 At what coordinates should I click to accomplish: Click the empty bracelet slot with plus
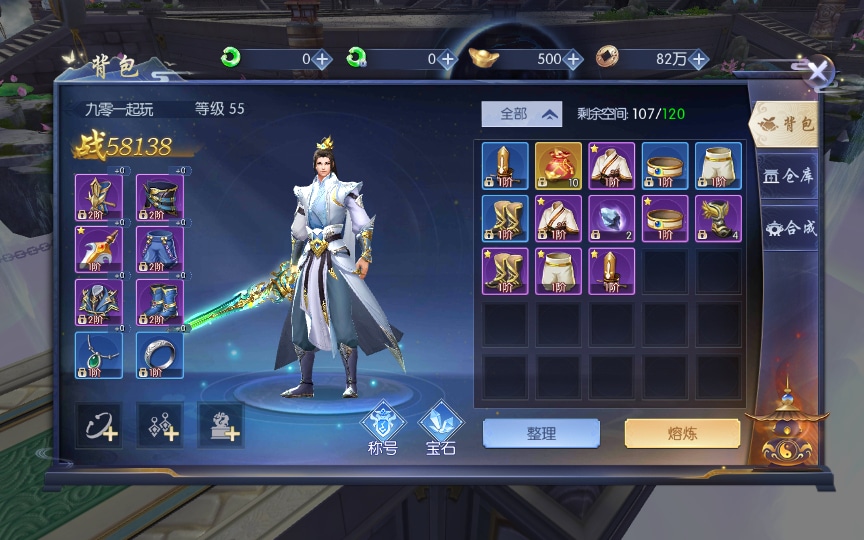tap(160, 426)
